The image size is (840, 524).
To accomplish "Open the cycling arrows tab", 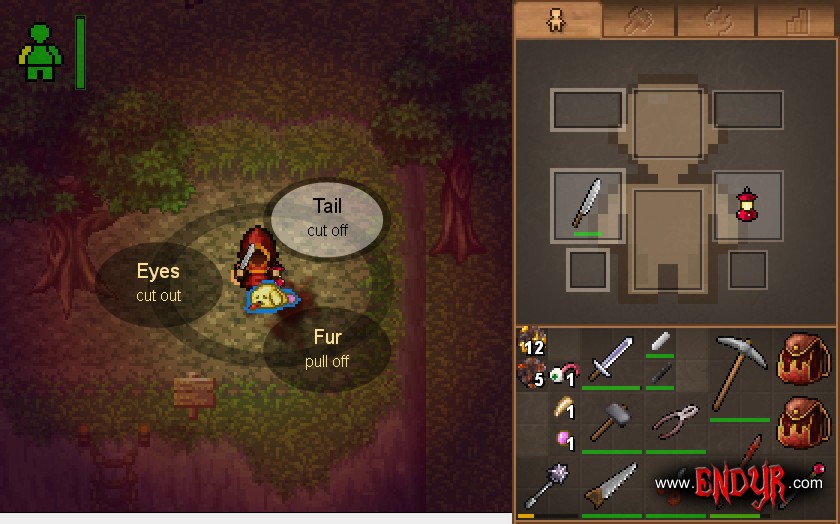I will [717, 21].
